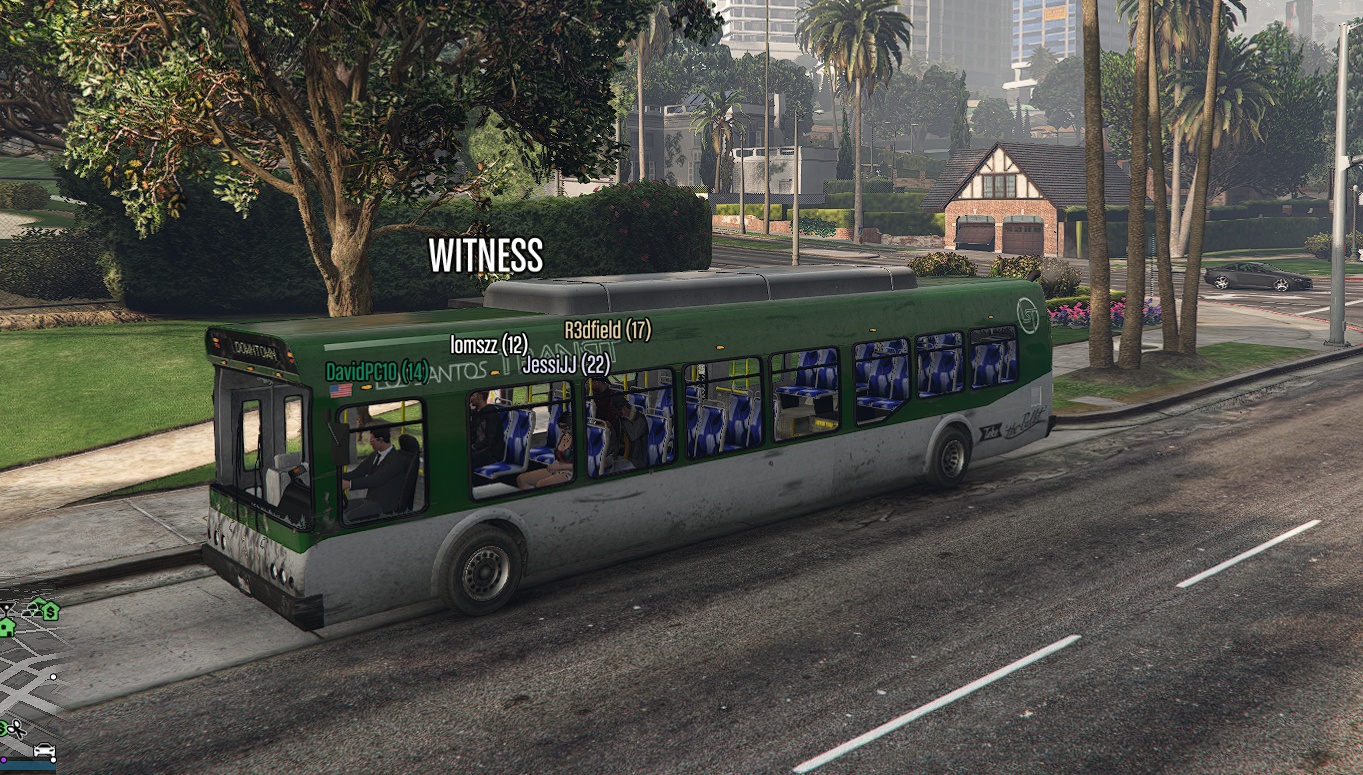Select the white car blip on the minimap
Image resolution: width=1363 pixels, height=775 pixels.
[43, 749]
